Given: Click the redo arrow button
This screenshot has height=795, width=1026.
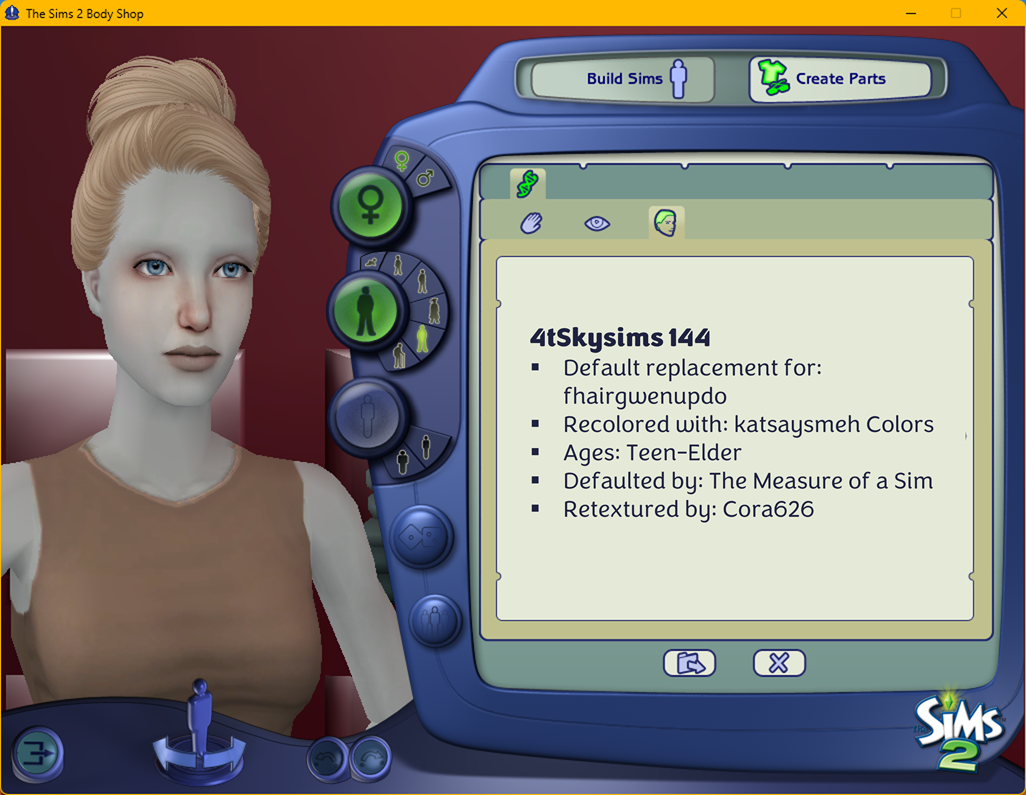Looking at the screenshot, I should coord(371,758).
